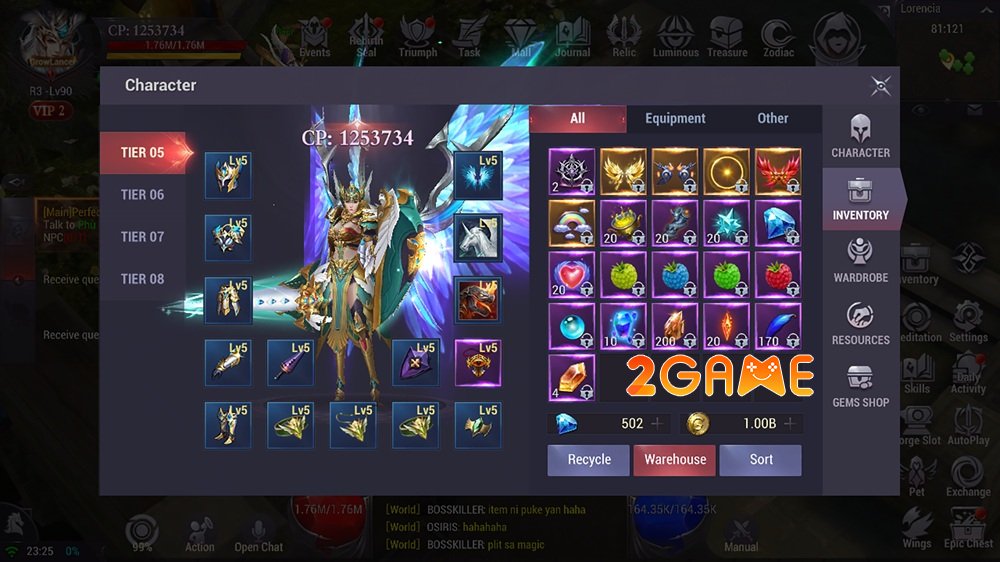Add more gold coins with the plus button

point(790,424)
